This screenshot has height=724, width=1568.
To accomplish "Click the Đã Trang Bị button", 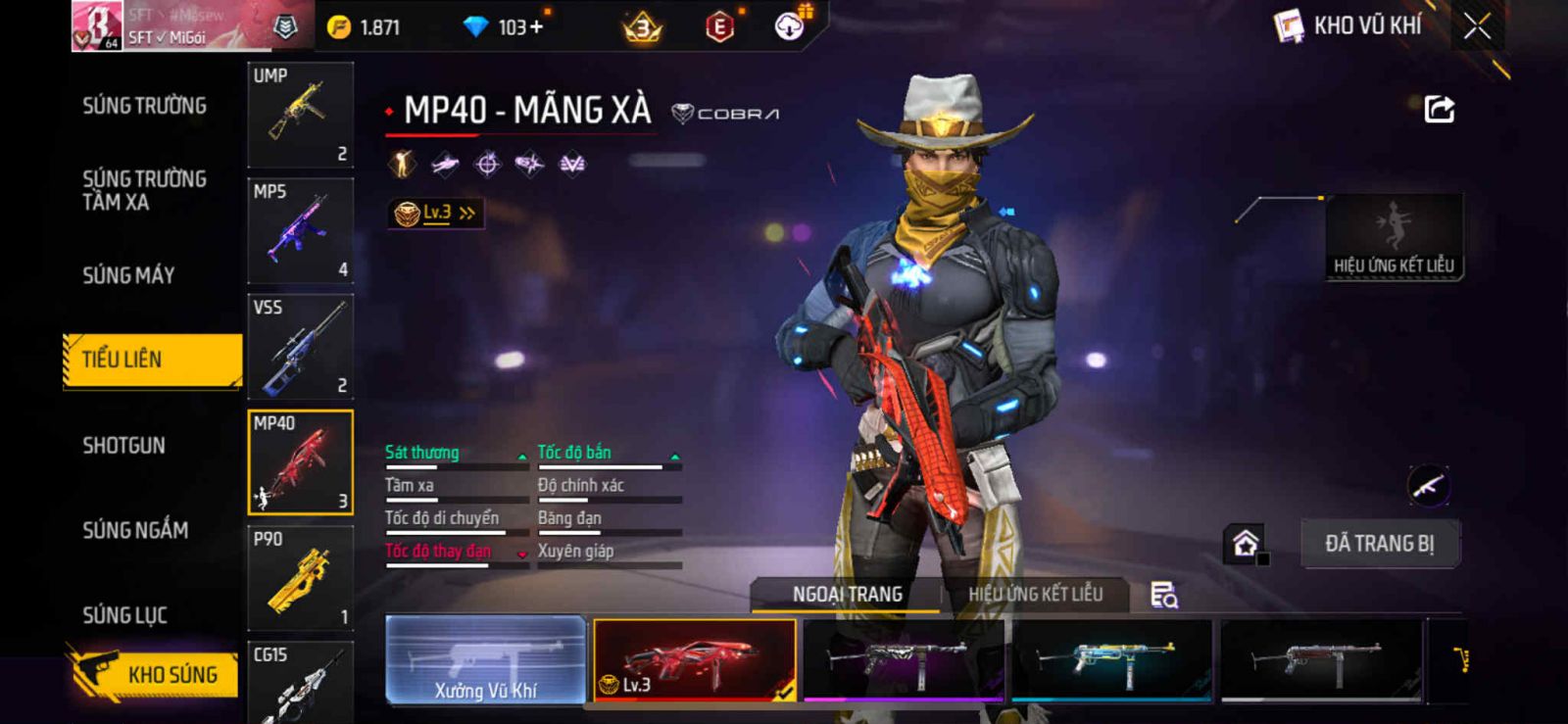I will pos(1379,544).
